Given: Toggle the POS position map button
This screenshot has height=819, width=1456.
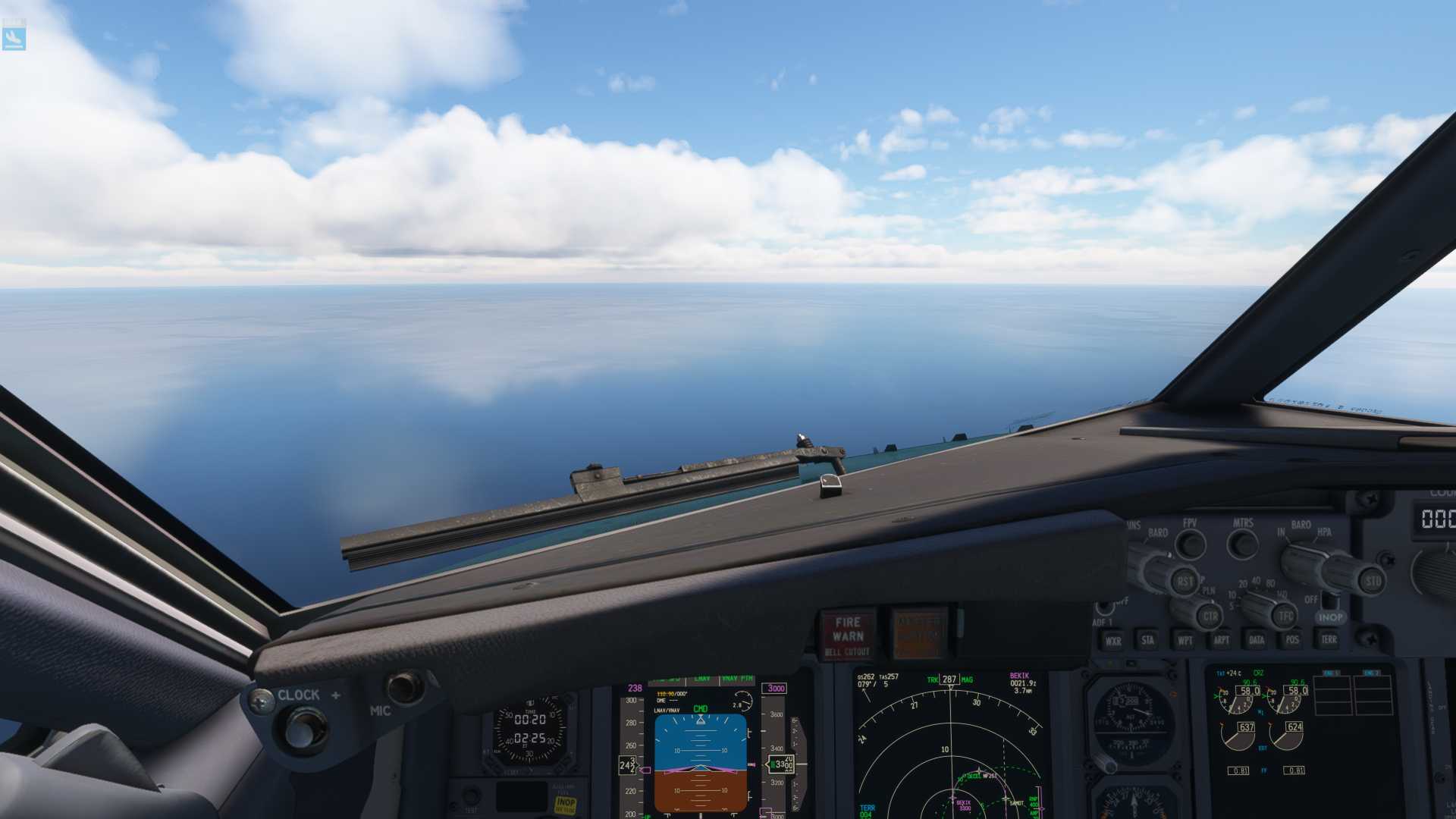Looking at the screenshot, I should (x=1292, y=640).
